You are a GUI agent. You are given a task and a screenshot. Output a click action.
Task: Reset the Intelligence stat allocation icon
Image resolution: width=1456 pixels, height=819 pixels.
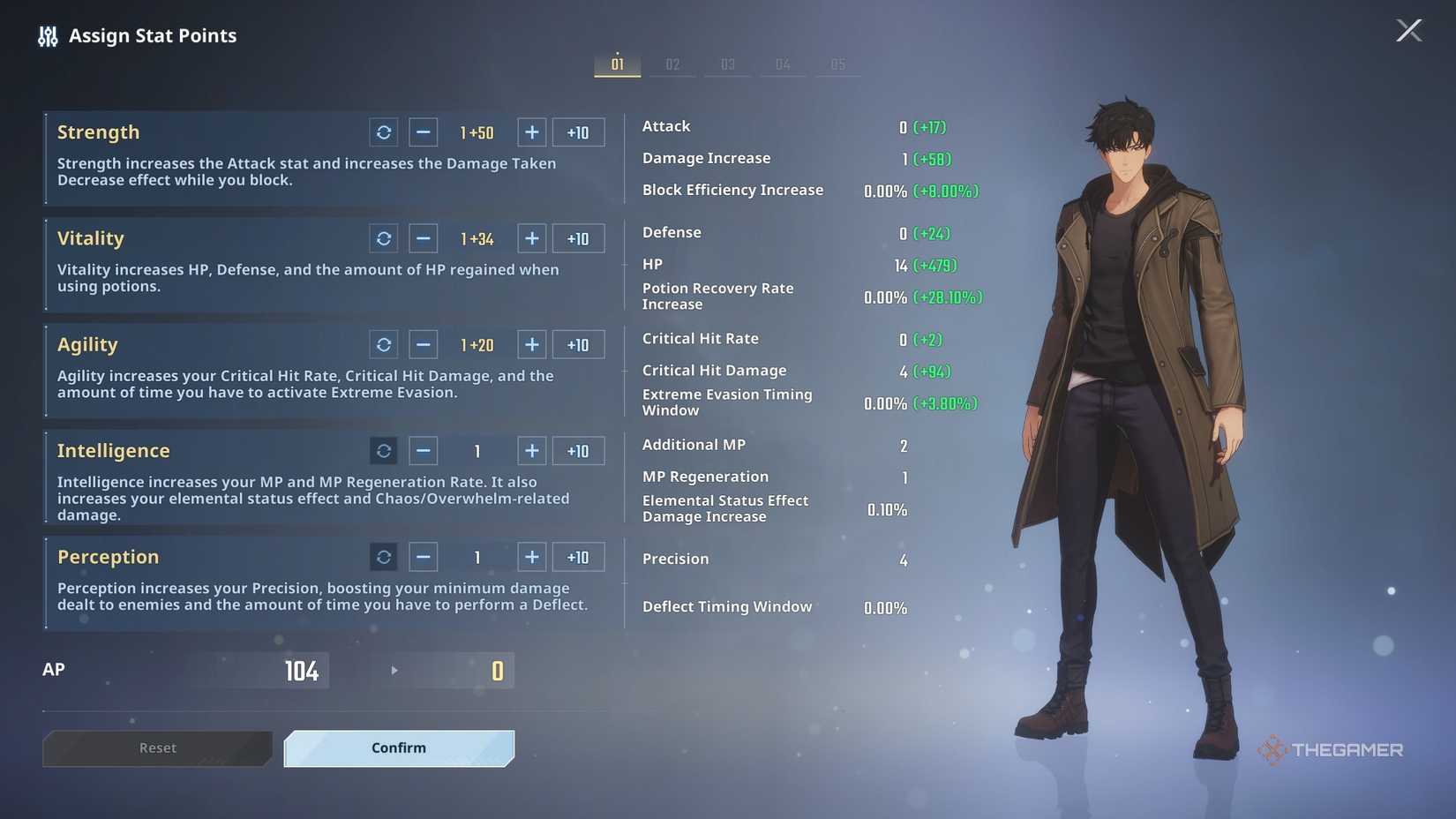coord(383,450)
